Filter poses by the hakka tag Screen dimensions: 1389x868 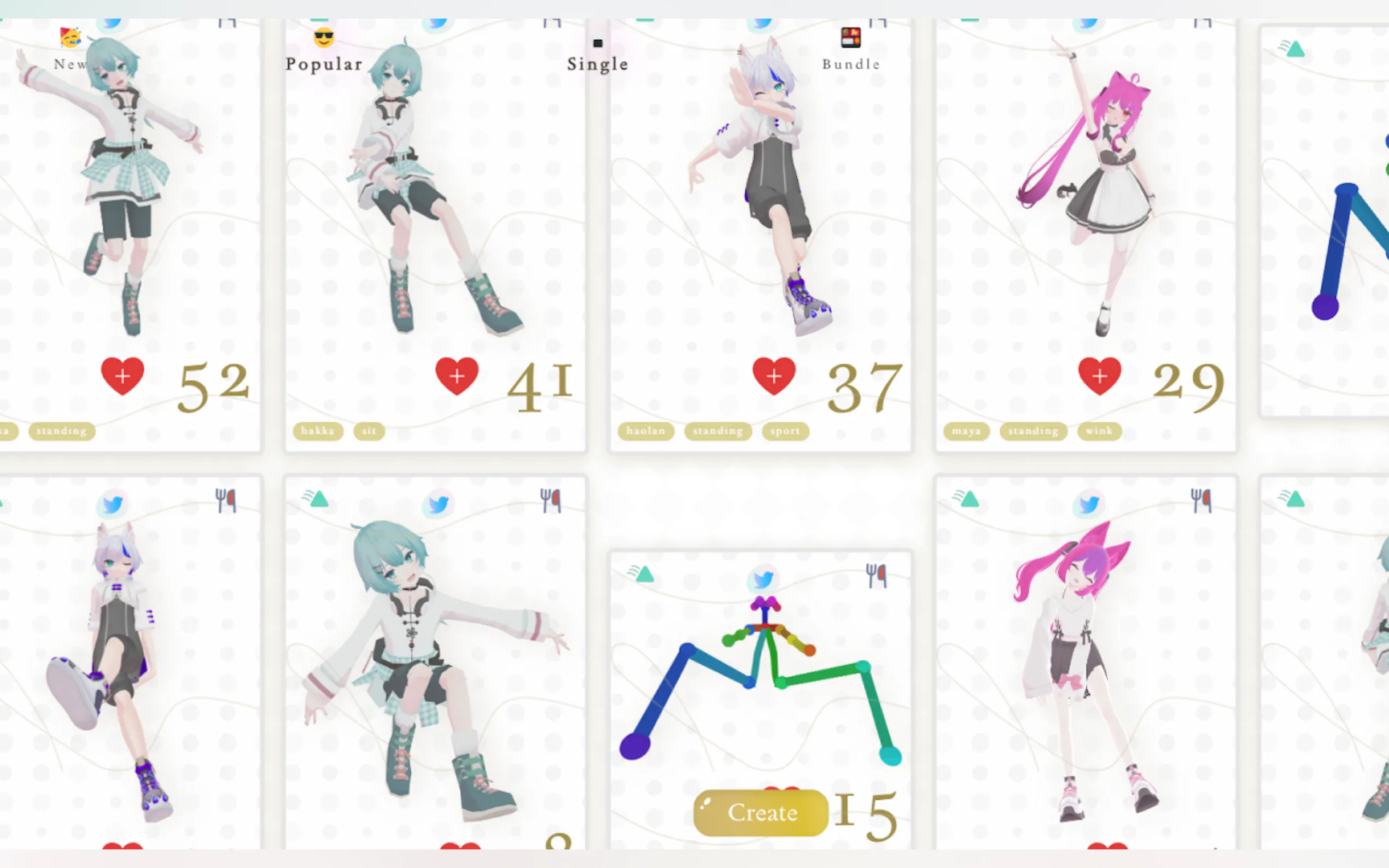tap(318, 431)
